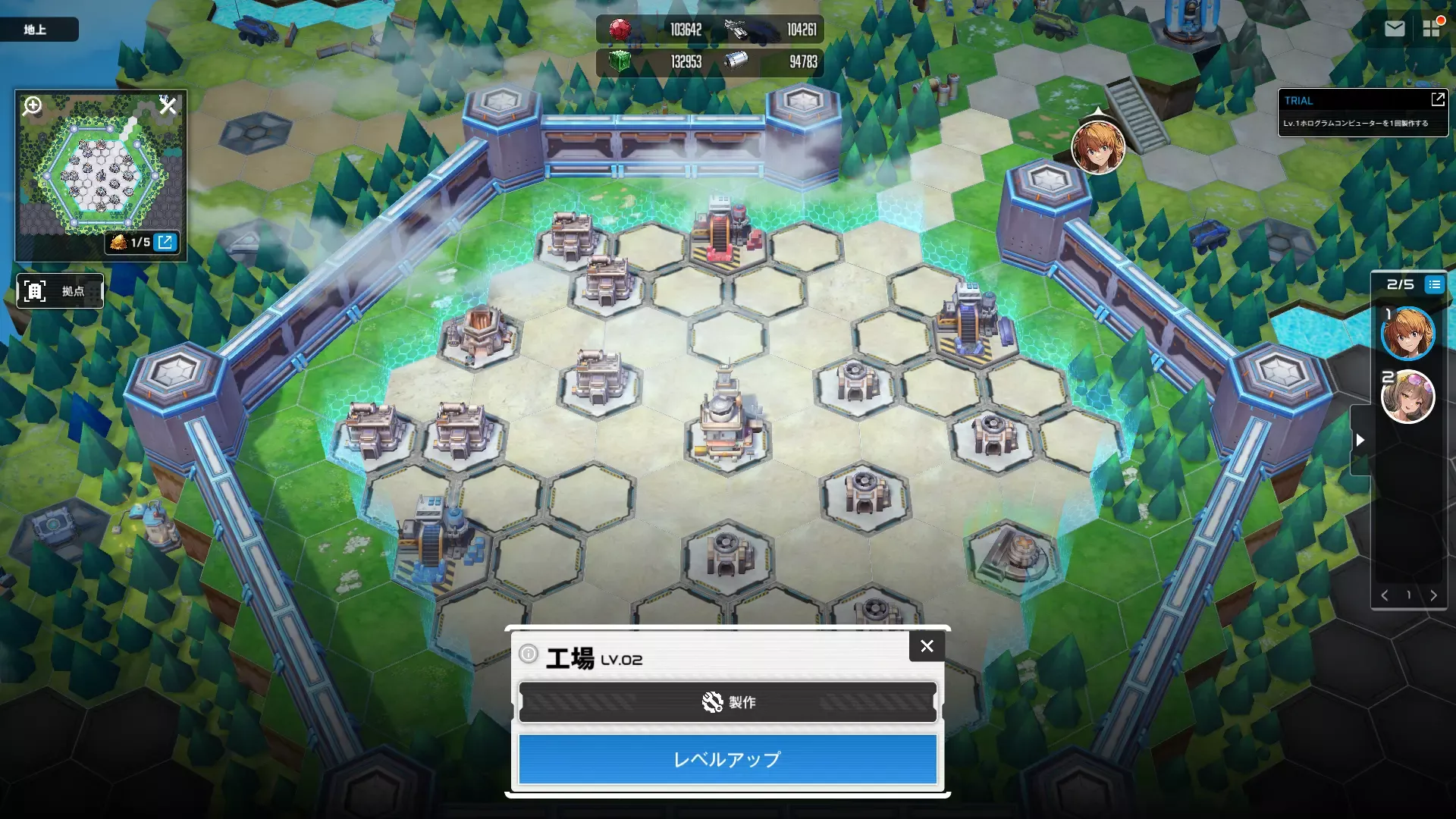Click the magnifier zoom icon on the minimap
This screenshot has width=1456, height=819.
(31, 106)
